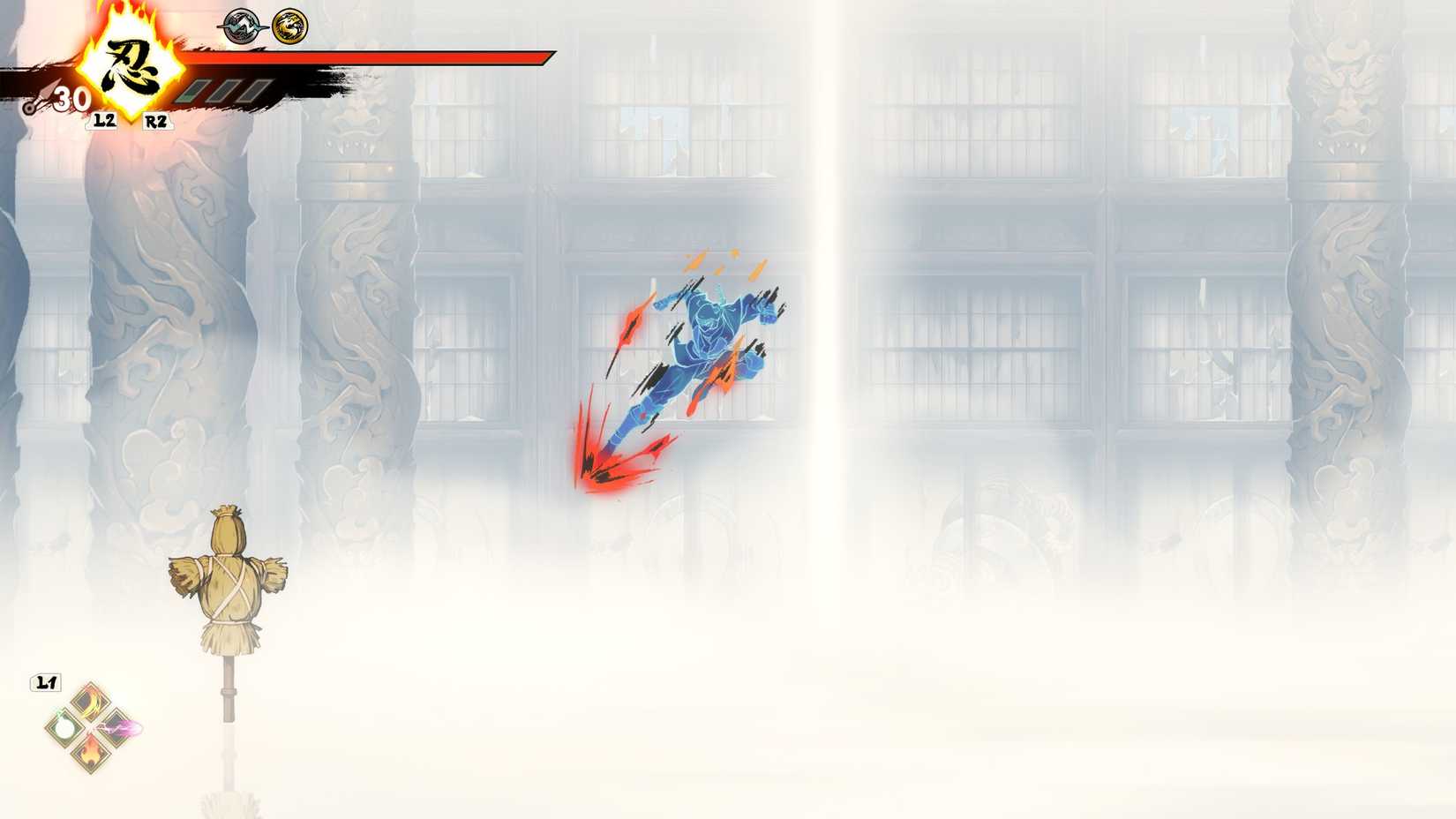Viewport: 1456px width, 819px height.
Task: Open the medallion counter area
Action: 265,26
